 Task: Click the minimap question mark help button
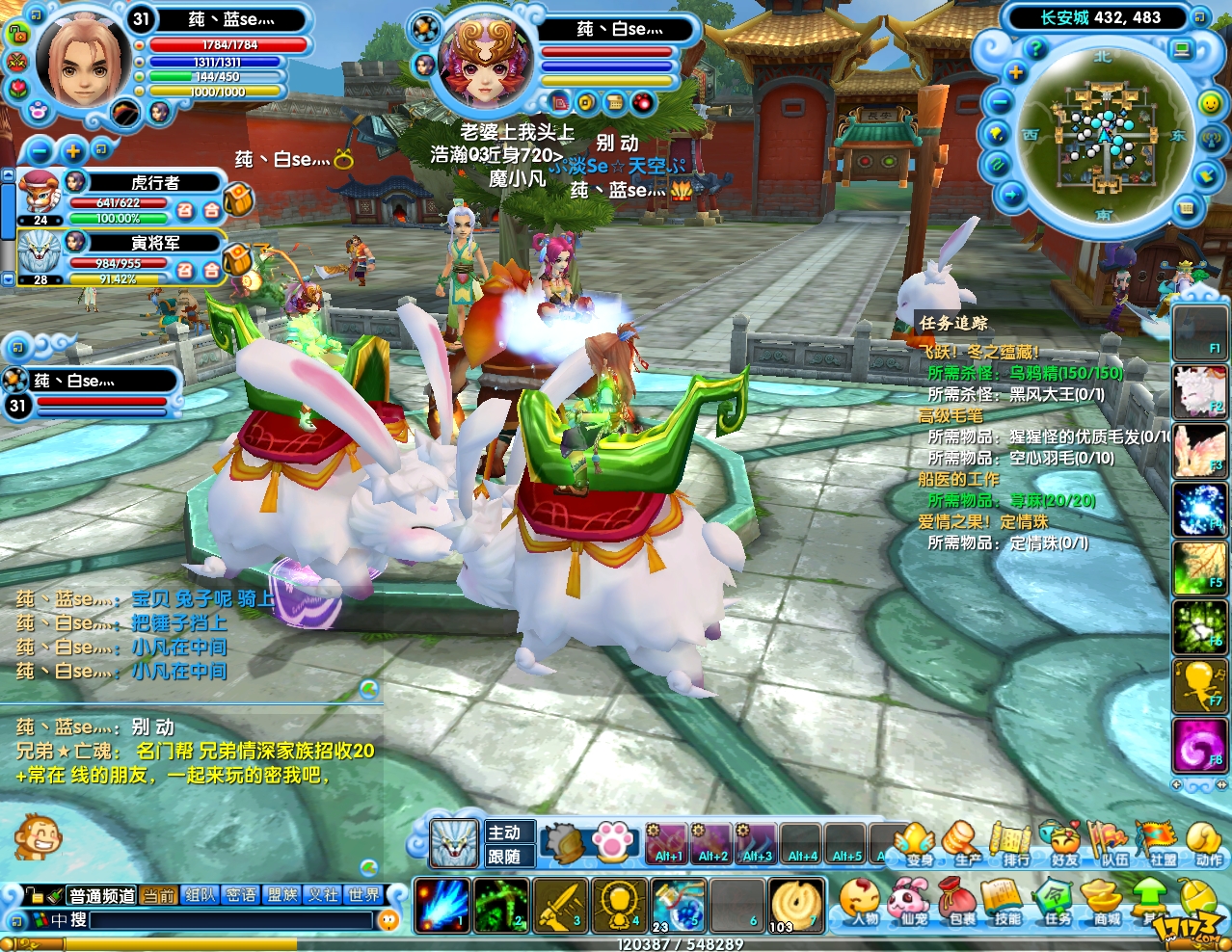tap(1036, 49)
